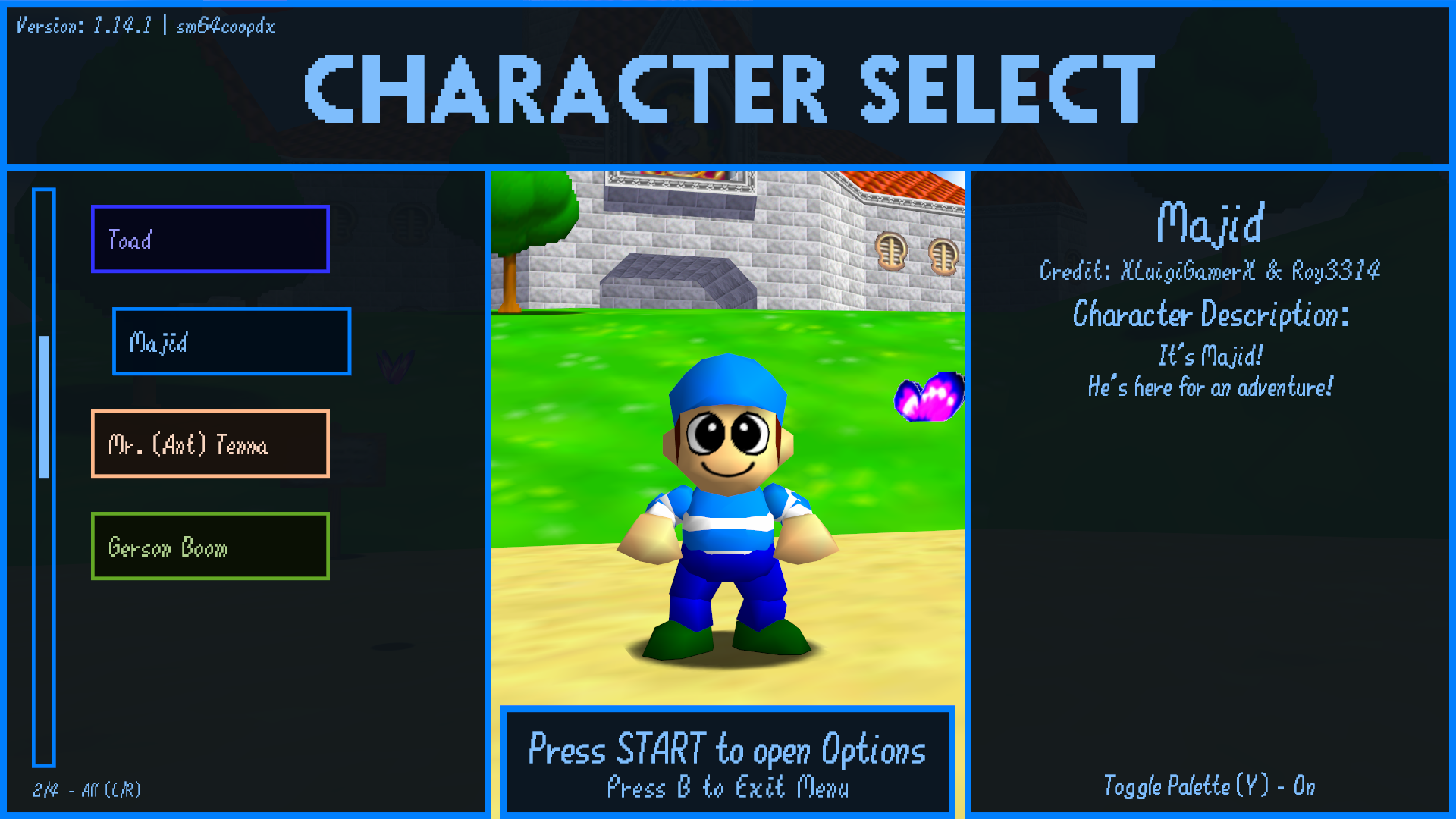The height and width of the screenshot is (819, 1456).
Task: Choose Mr. (Ant) Tenna from the list
Action: pyautogui.click(x=210, y=444)
